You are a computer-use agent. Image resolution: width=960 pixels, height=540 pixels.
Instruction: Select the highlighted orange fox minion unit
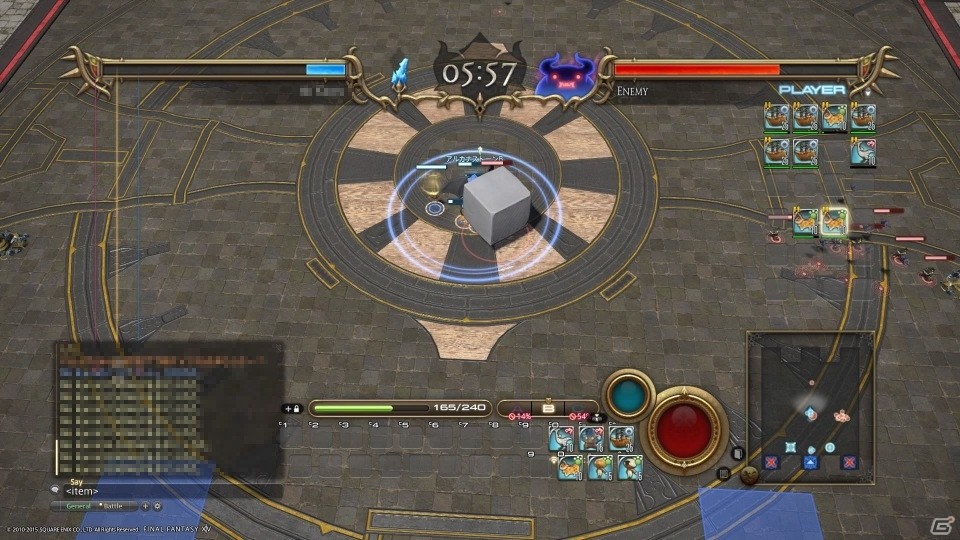click(834, 221)
